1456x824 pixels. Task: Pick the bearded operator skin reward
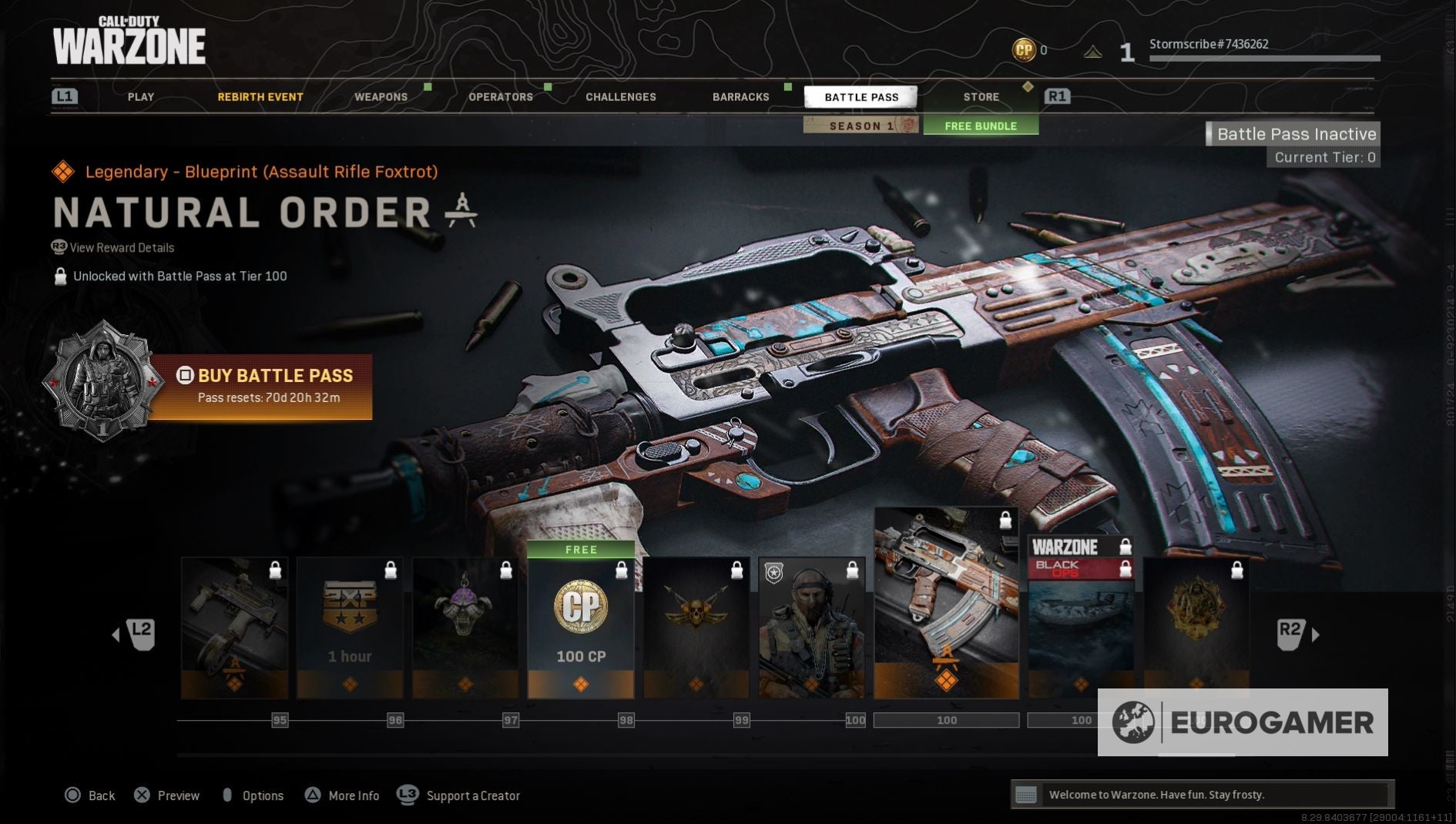tap(811, 627)
